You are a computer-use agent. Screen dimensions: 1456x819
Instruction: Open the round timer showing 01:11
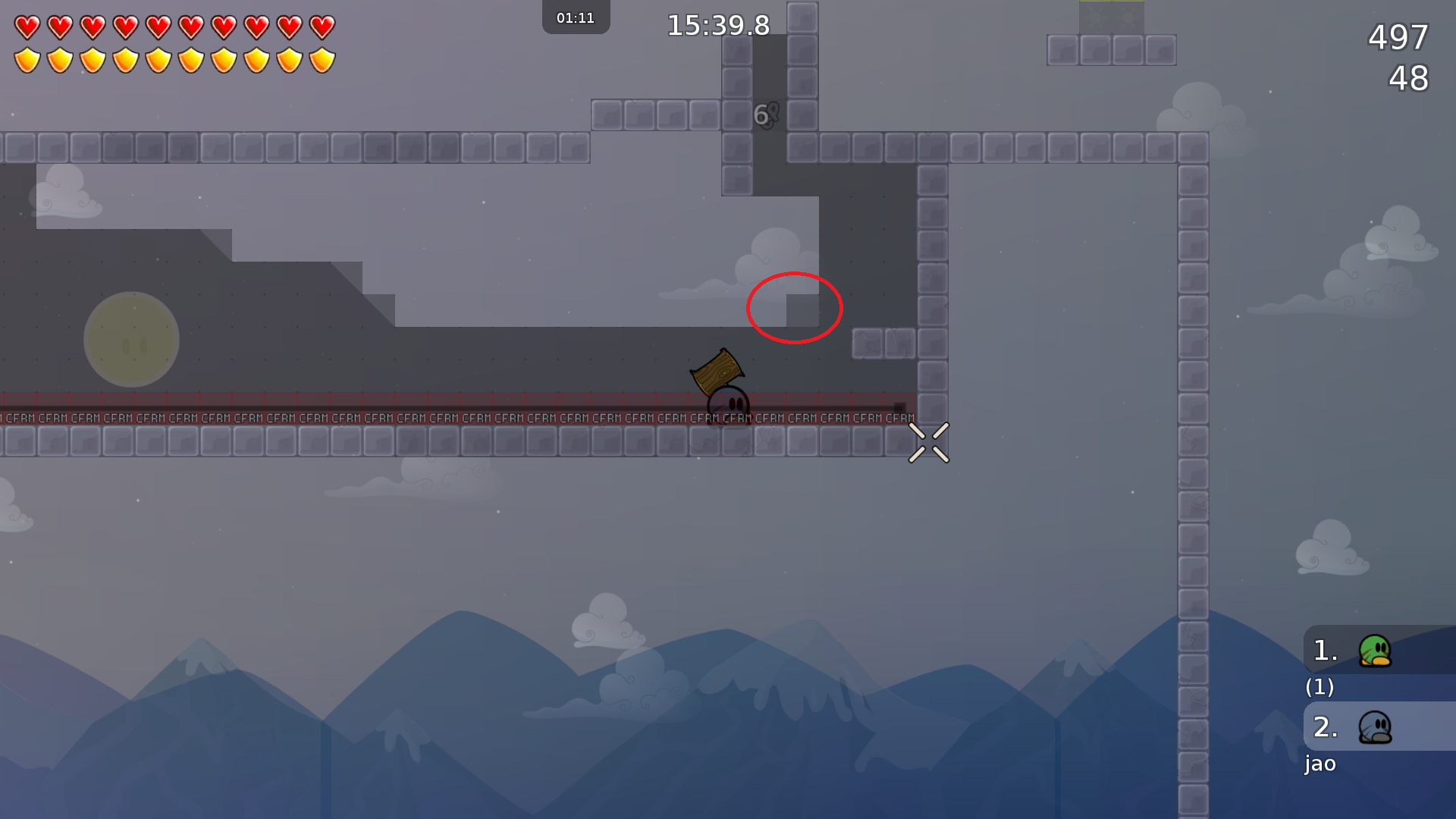pyautogui.click(x=576, y=17)
